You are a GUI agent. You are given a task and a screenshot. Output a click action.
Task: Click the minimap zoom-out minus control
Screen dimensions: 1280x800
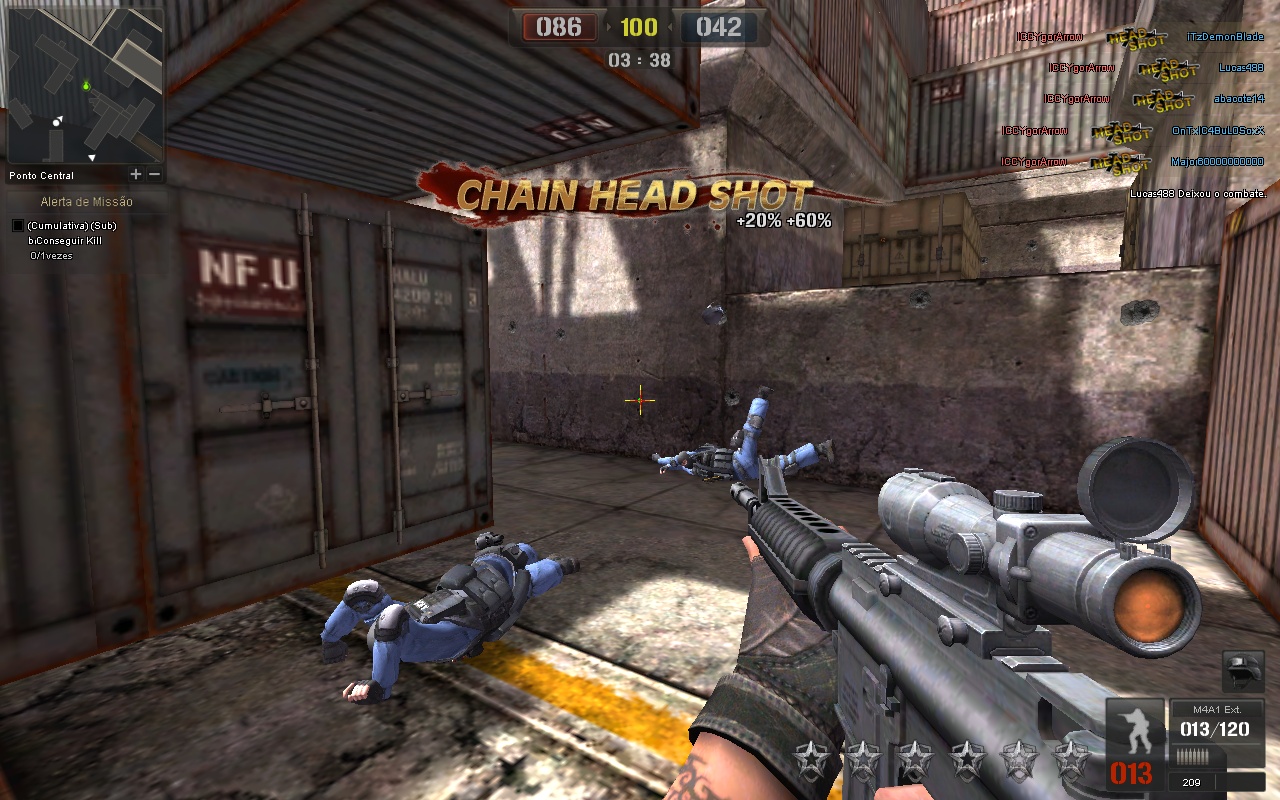coord(154,173)
